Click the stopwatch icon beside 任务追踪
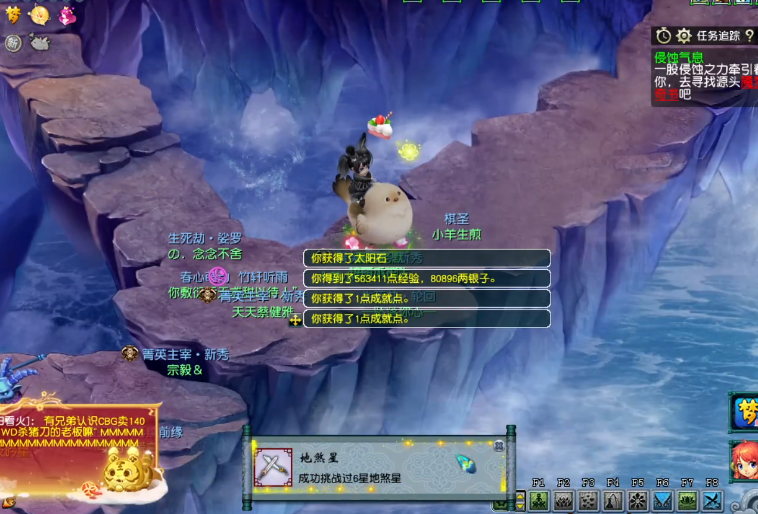 [664, 35]
